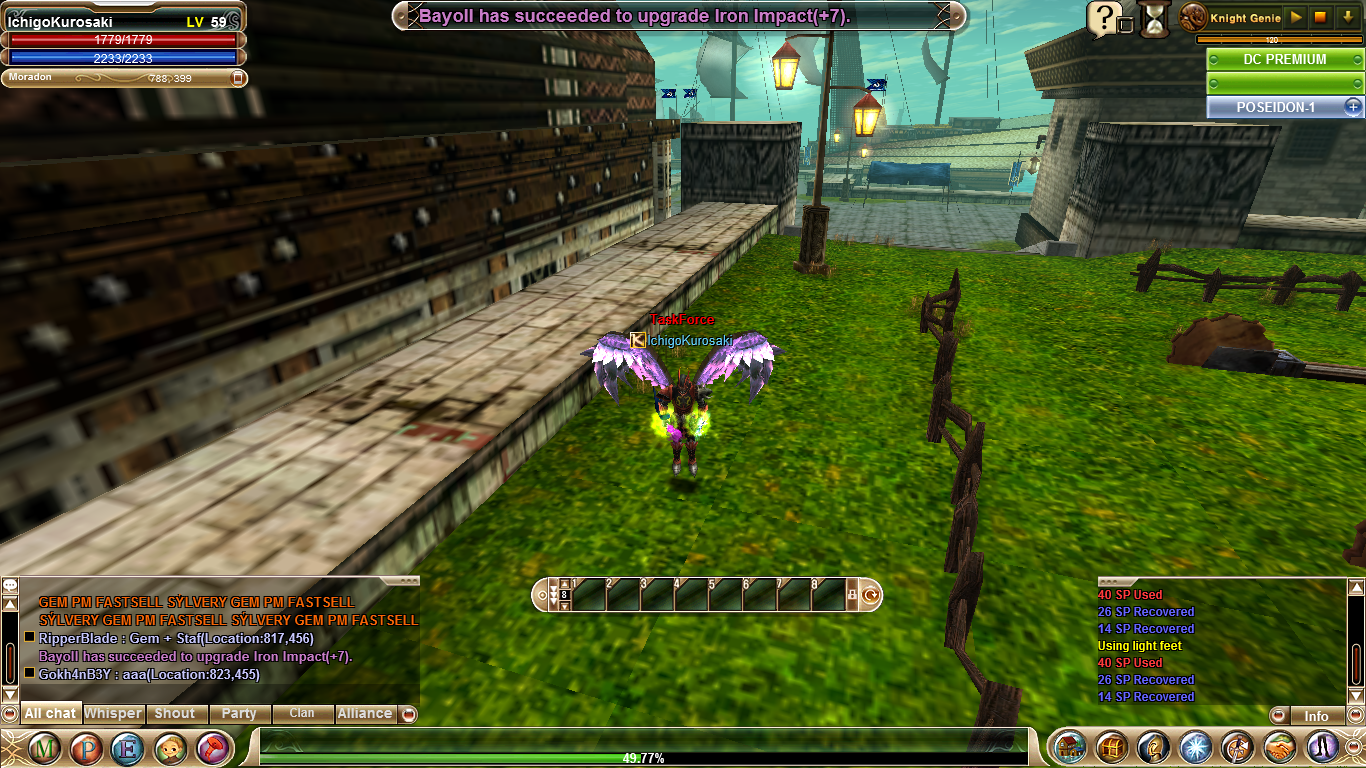
Task: Open the question mark help bubble
Action: coord(1103,17)
